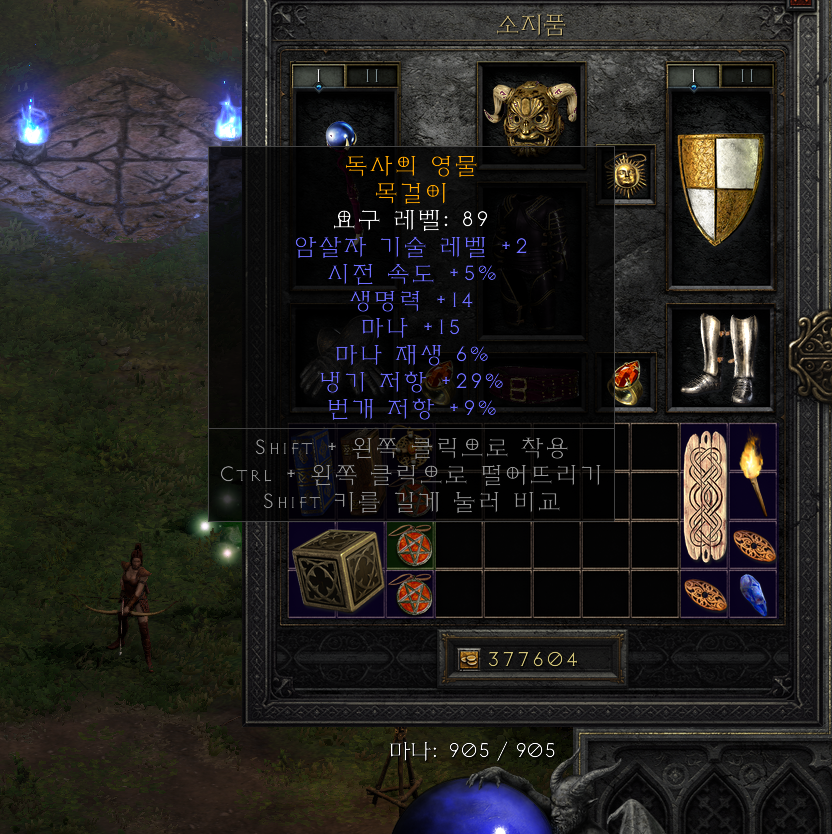Open the Horadric Cube in inventory
Image resolution: width=832 pixels, height=834 pixels.
pos(337,568)
